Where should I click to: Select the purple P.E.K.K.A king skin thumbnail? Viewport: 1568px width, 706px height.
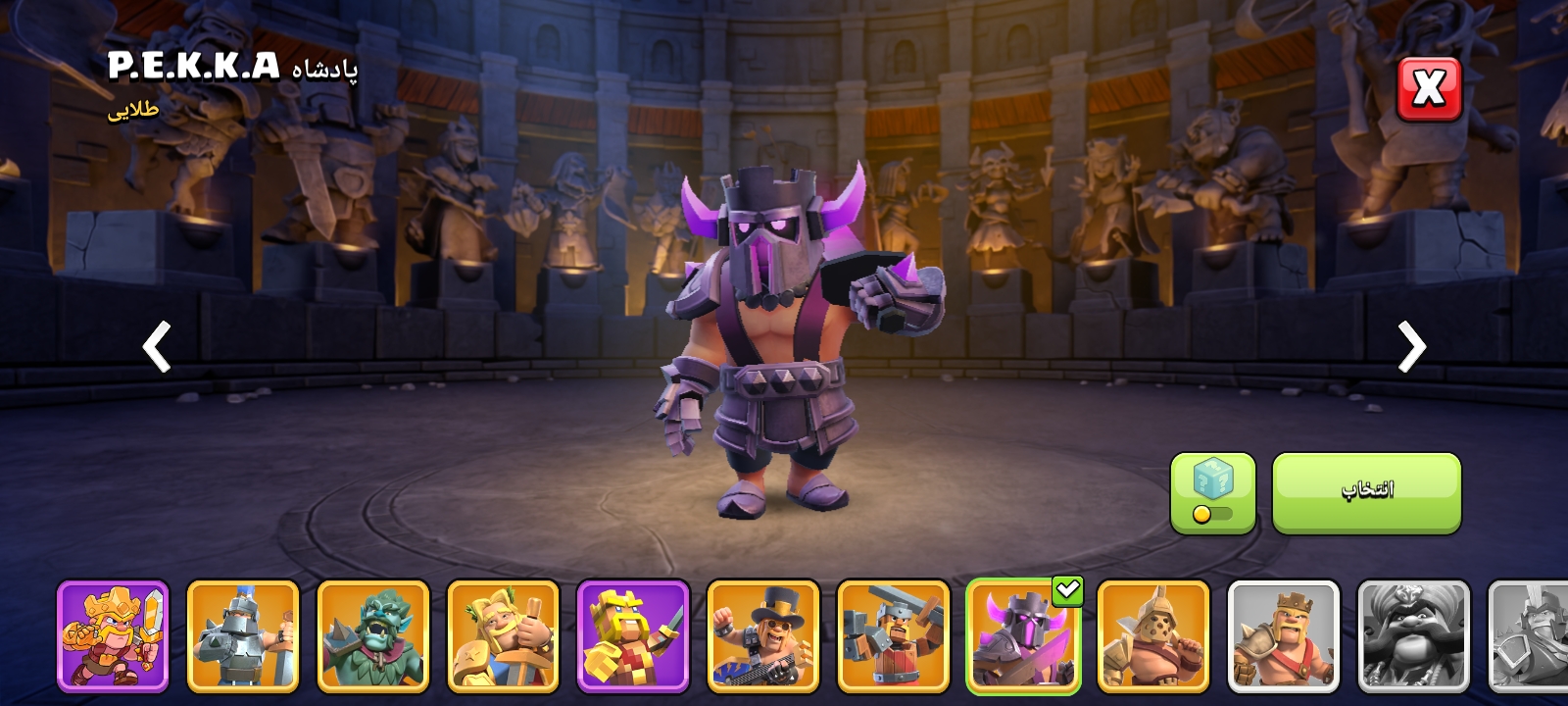(x=1023, y=636)
